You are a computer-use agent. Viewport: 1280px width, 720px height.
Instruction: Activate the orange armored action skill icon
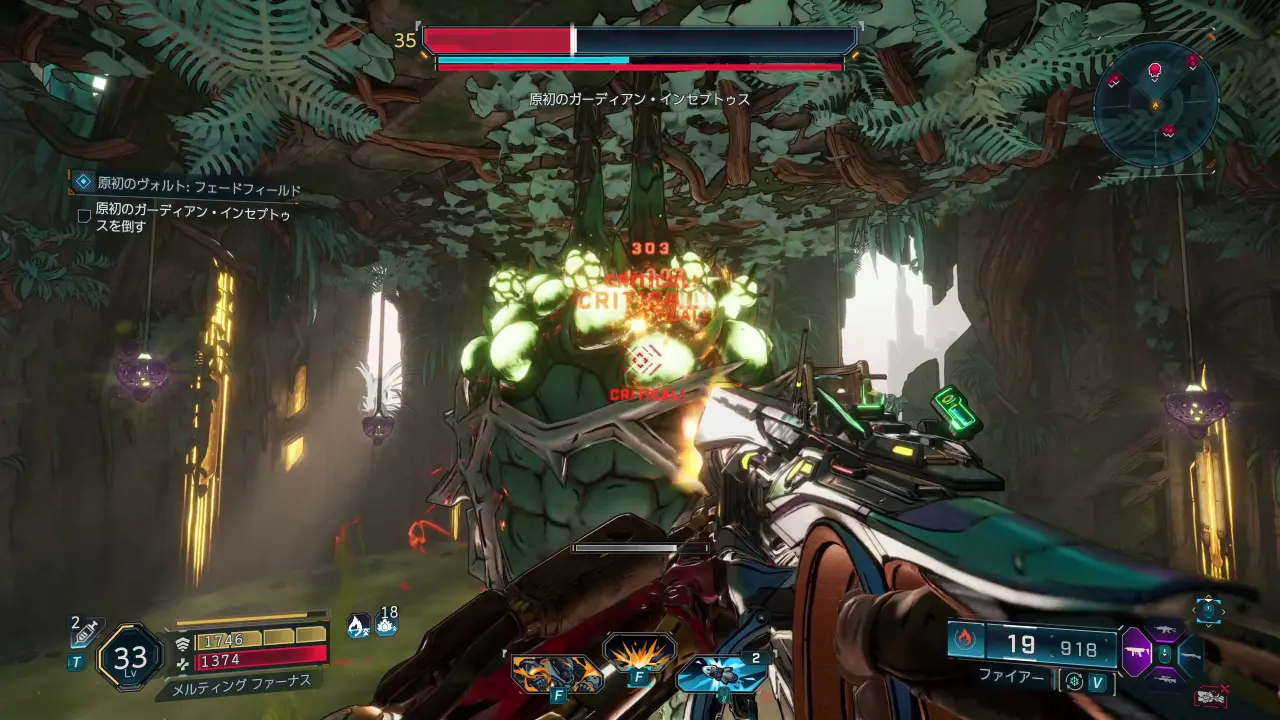pyautogui.click(x=556, y=672)
